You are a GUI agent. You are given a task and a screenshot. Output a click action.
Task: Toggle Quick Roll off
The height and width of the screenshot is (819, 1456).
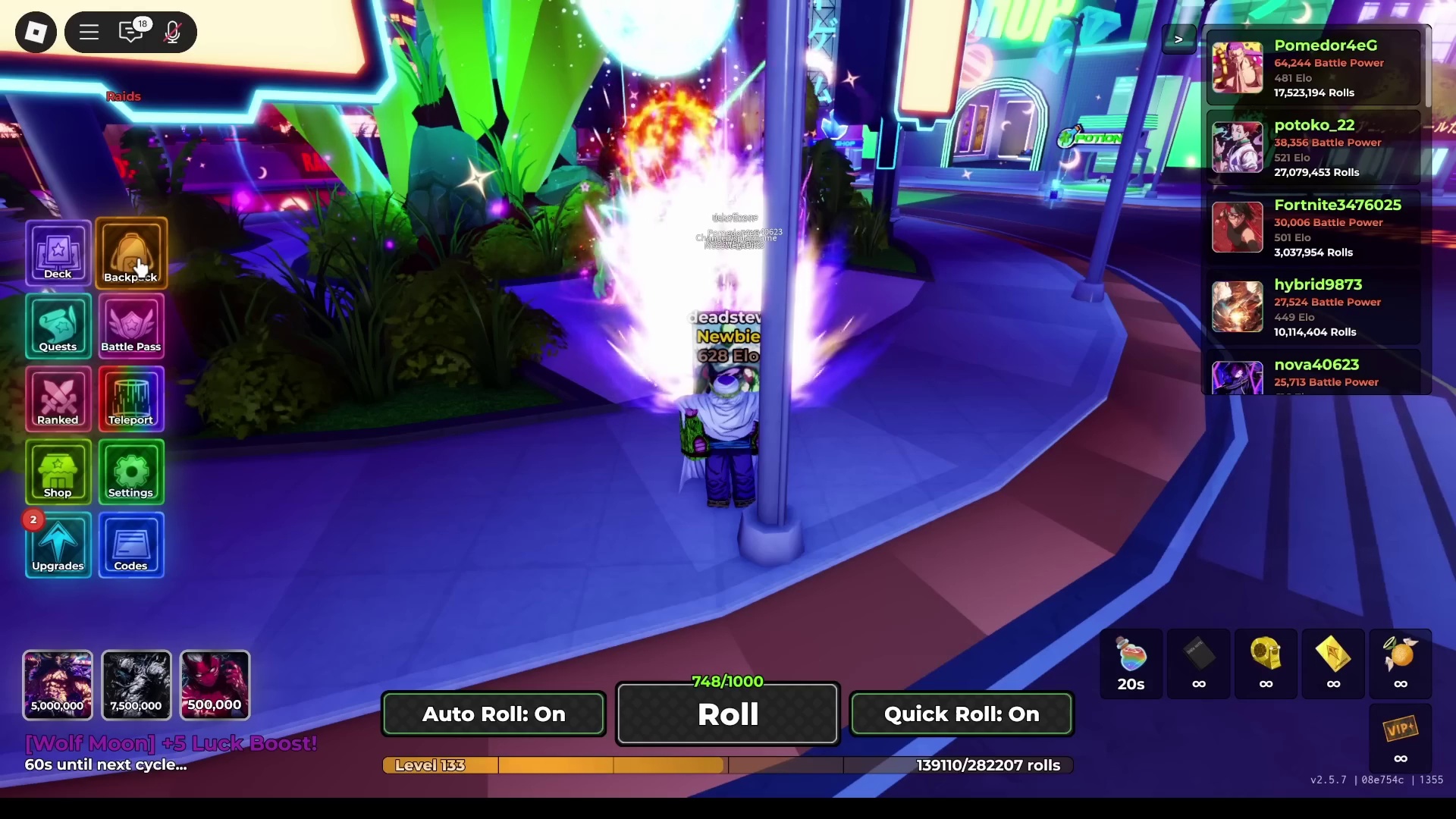click(961, 714)
